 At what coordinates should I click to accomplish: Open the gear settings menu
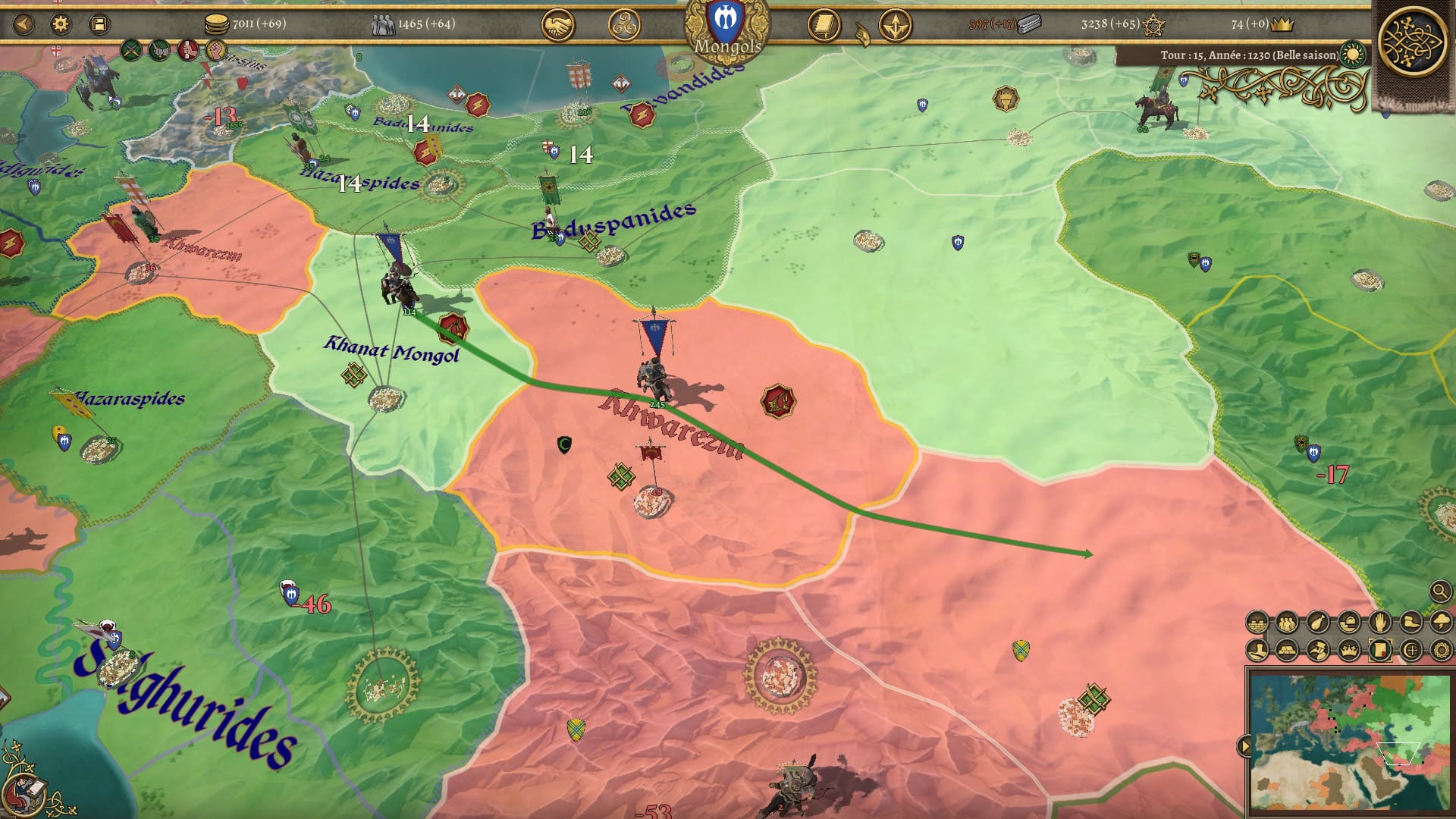pos(61,24)
